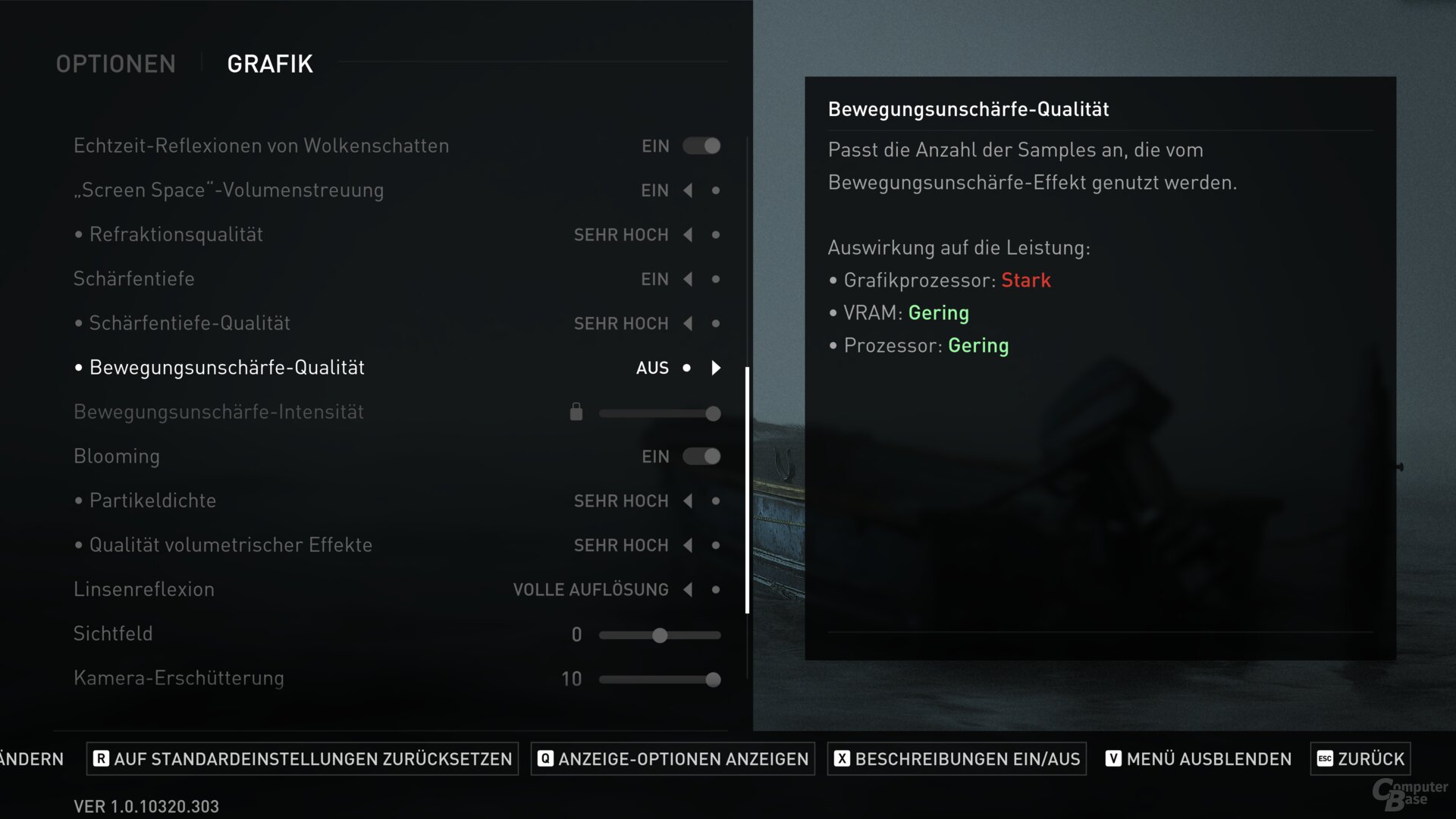Image resolution: width=1456 pixels, height=819 pixels.
Task: Toggle Schärfentiefe to AUS
Action: point(687,279)
